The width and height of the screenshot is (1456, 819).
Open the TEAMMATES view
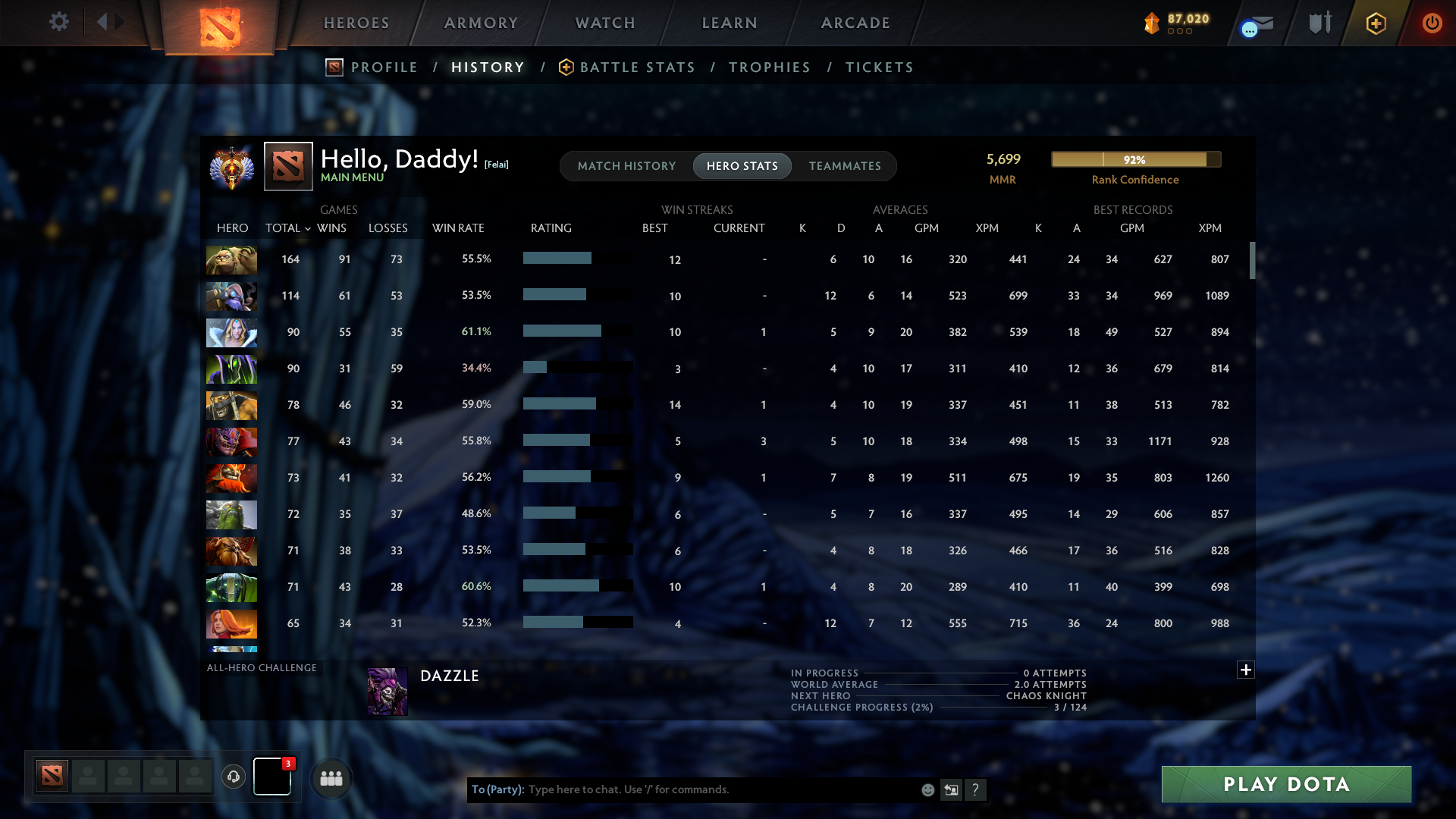coord(845,165)
